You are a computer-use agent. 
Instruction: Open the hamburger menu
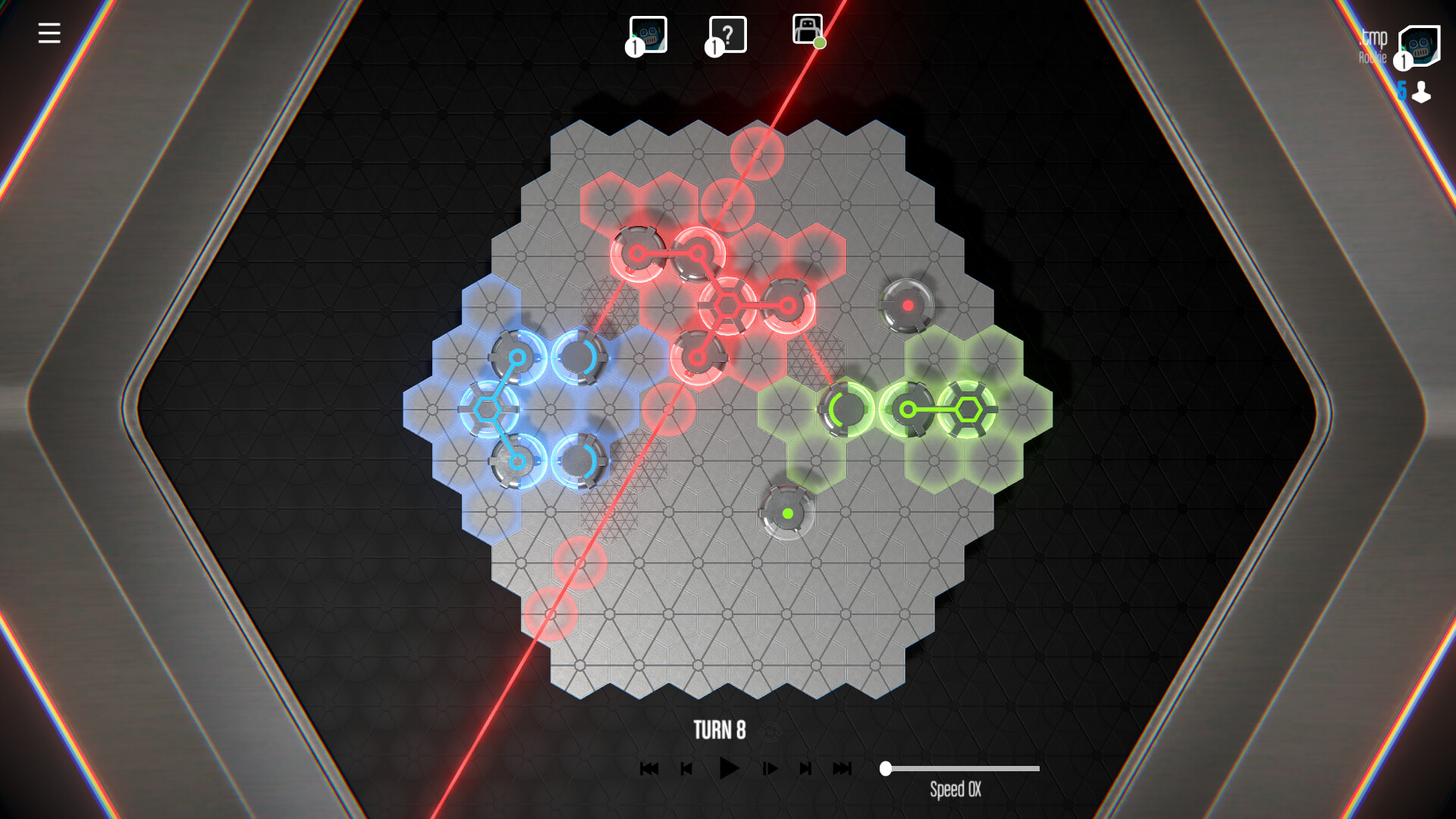pyautogui.click(x=49, y=33)
